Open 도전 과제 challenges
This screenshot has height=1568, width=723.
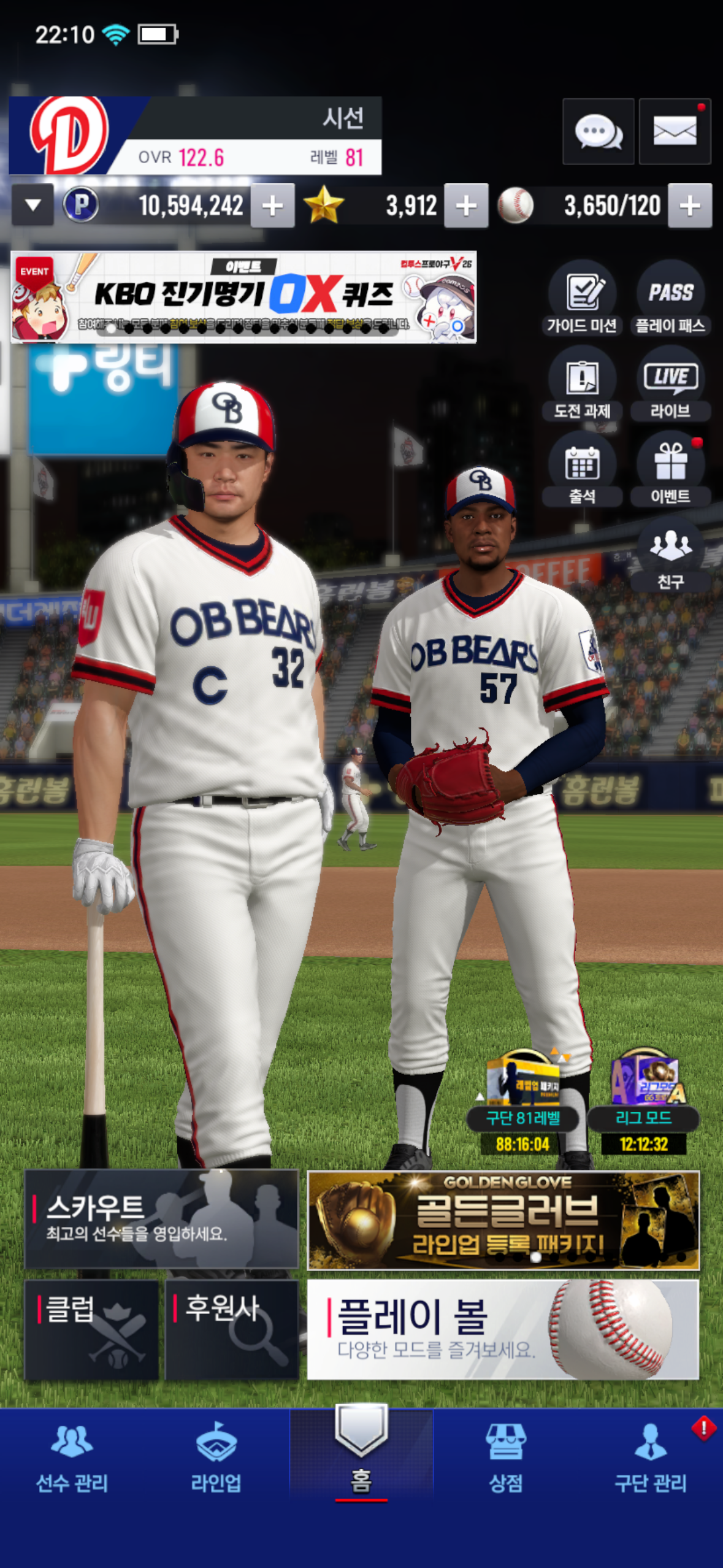(582, 383)
